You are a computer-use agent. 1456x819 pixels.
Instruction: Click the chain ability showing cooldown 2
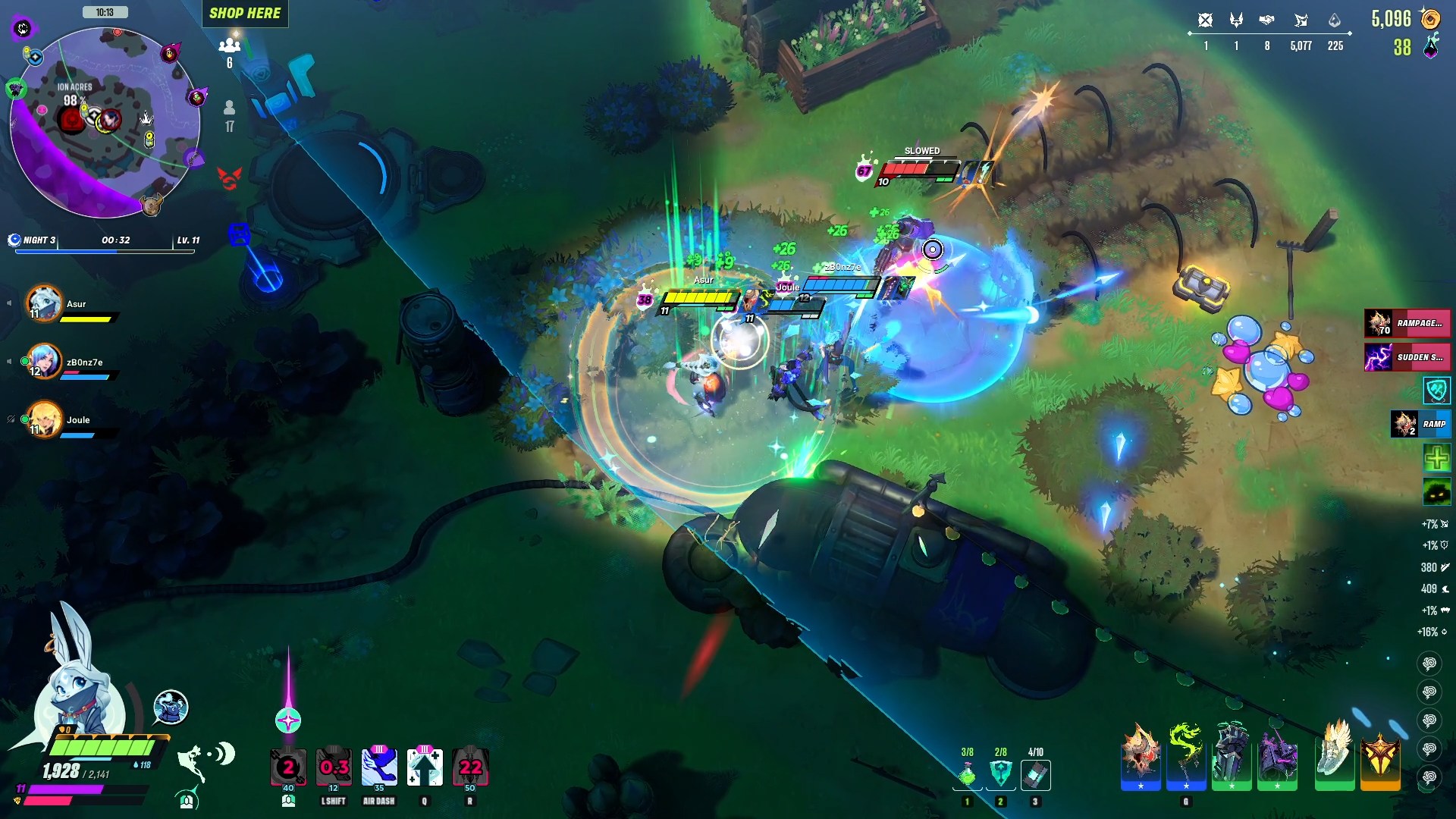(x=288, y=767)
